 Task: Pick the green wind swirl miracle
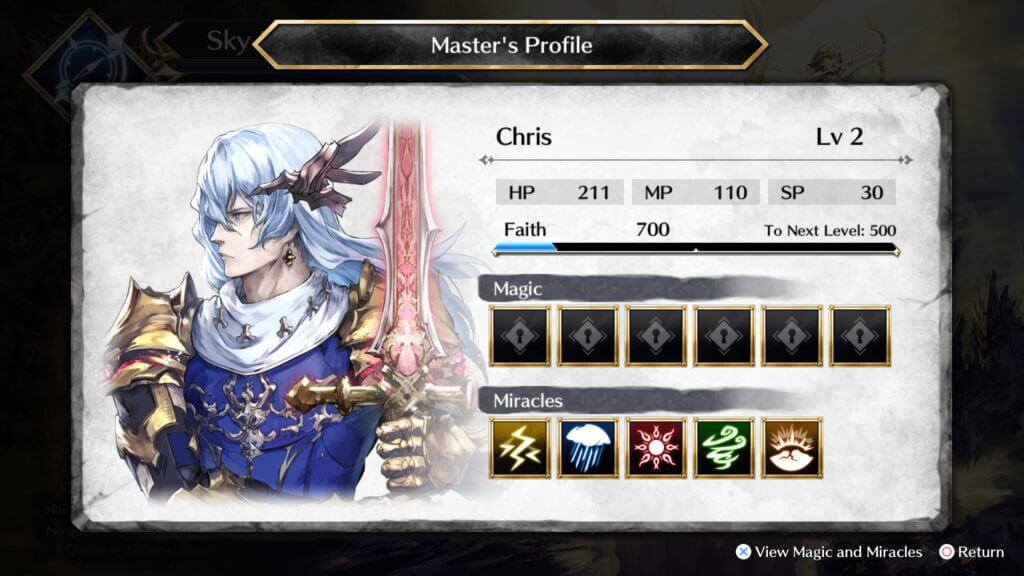click(724, 447)
